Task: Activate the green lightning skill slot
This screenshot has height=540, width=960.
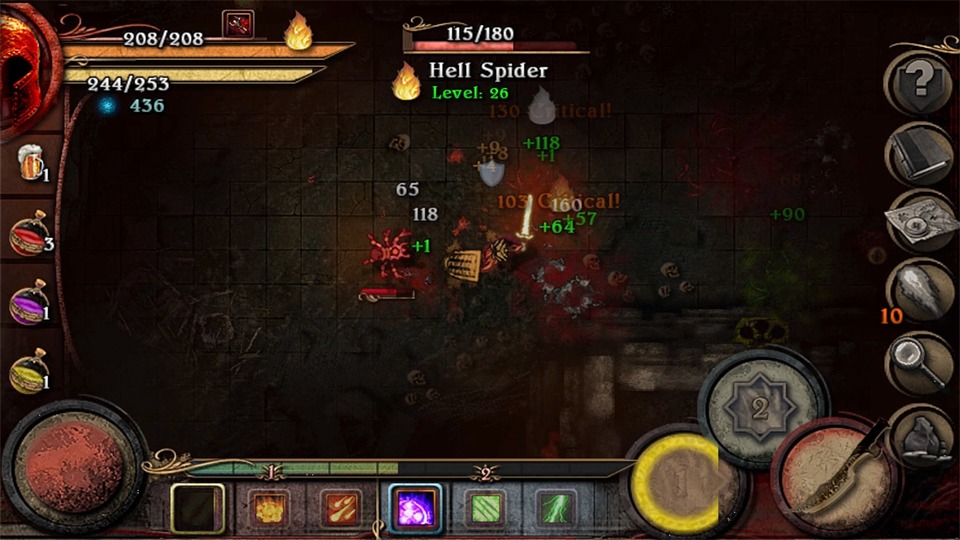Action: point(554,508)
